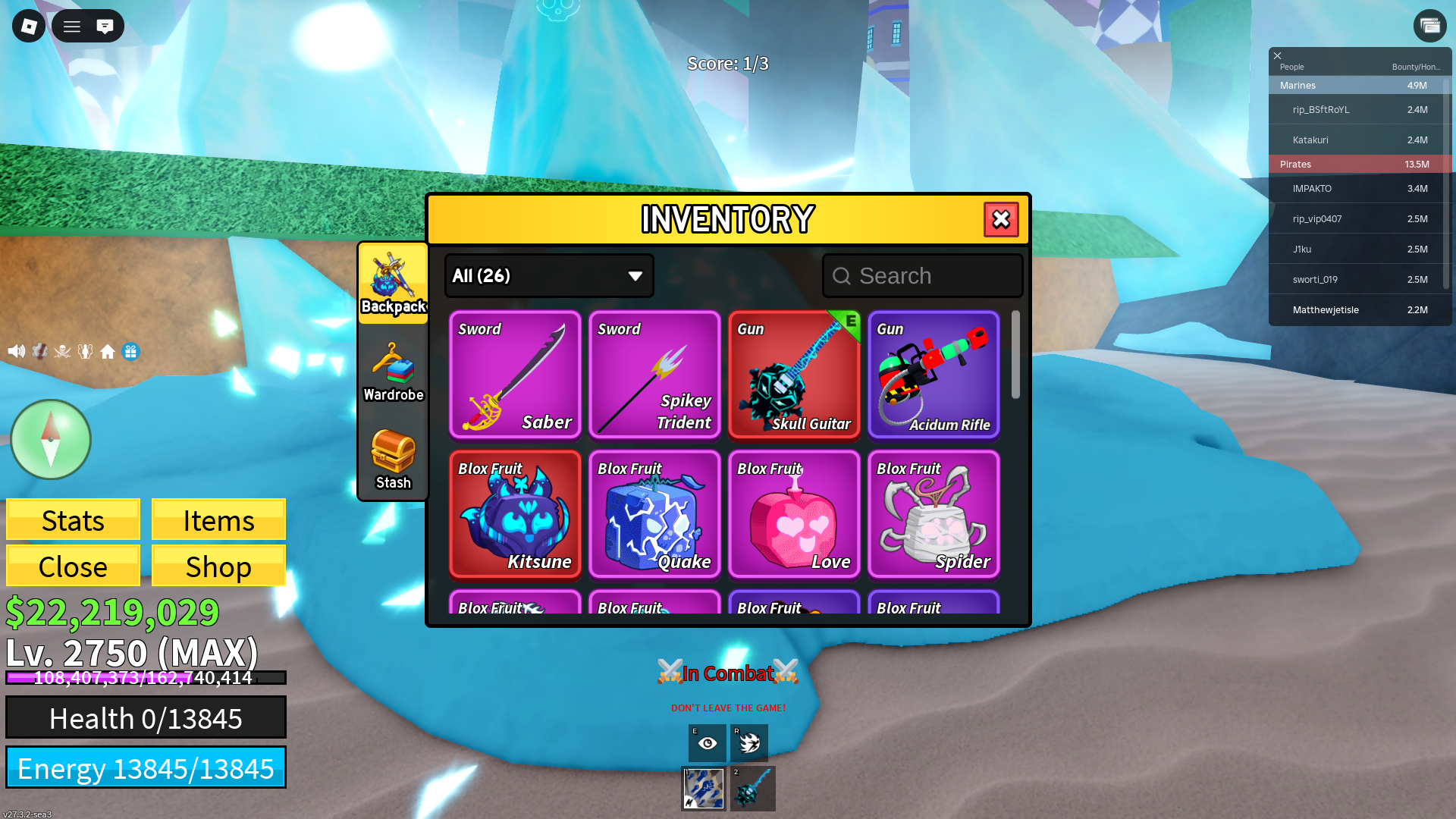Open the Shop
The image size is (1456, 819).
pyautogui.click(x=218, y=566)
